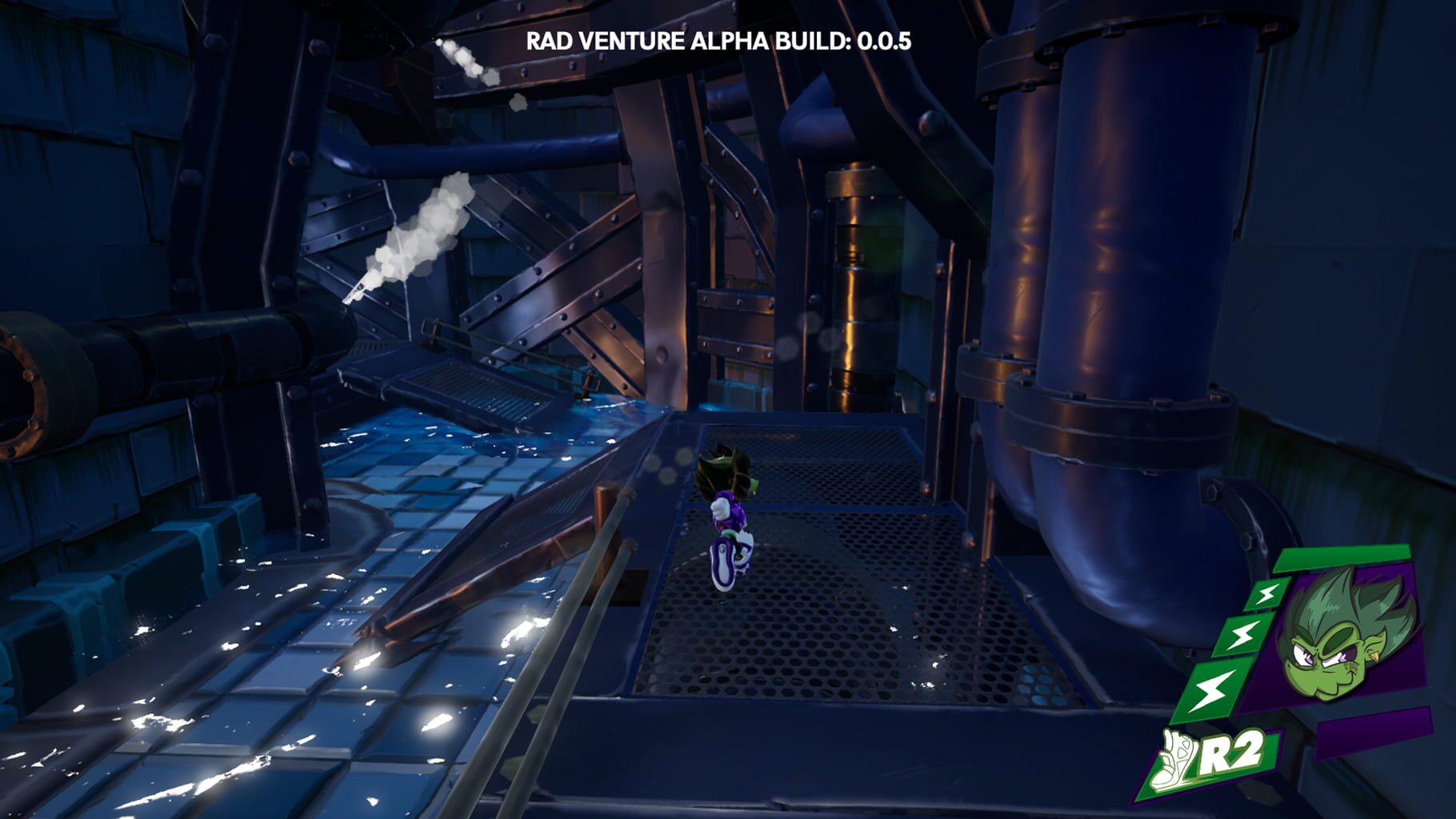The height and width of the screenshot is (819, 1456).
Task: Click the wooden ramp leading down
Action: pyautogui.click(x=496, y=576)
